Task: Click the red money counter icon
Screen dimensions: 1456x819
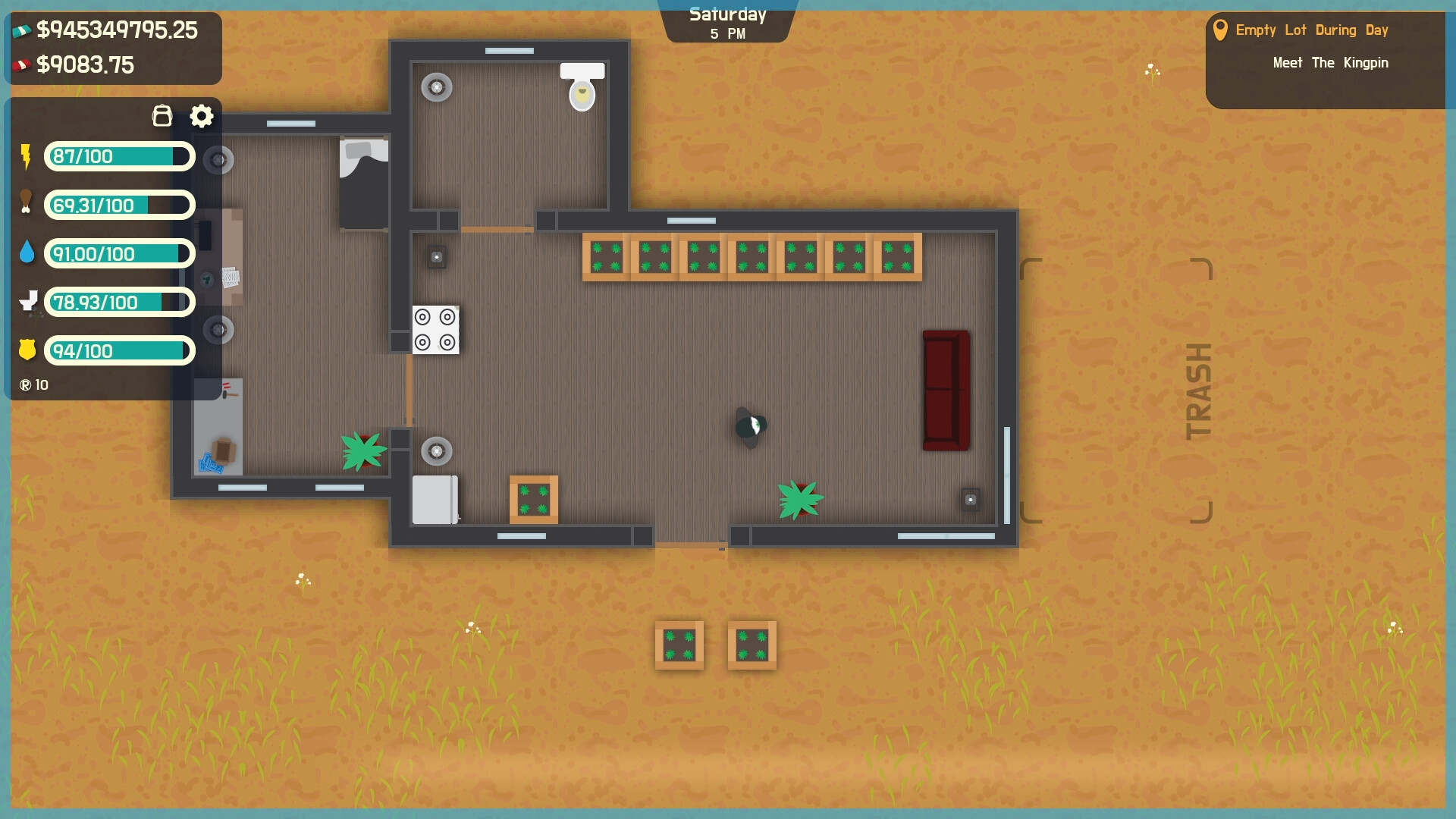Action: pos(21,64)
